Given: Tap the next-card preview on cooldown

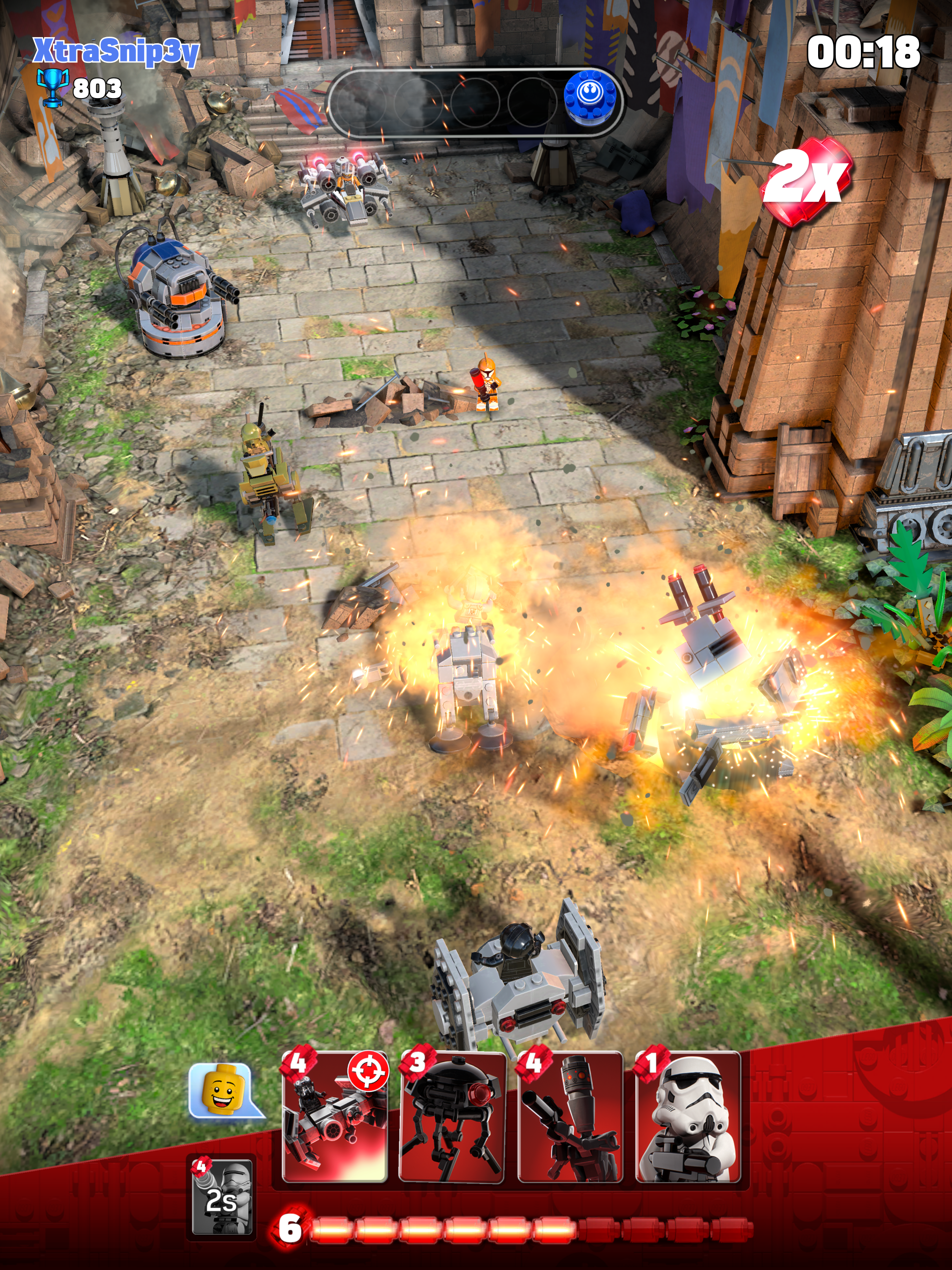Looking at the screenshot, I should point(222,1197).
